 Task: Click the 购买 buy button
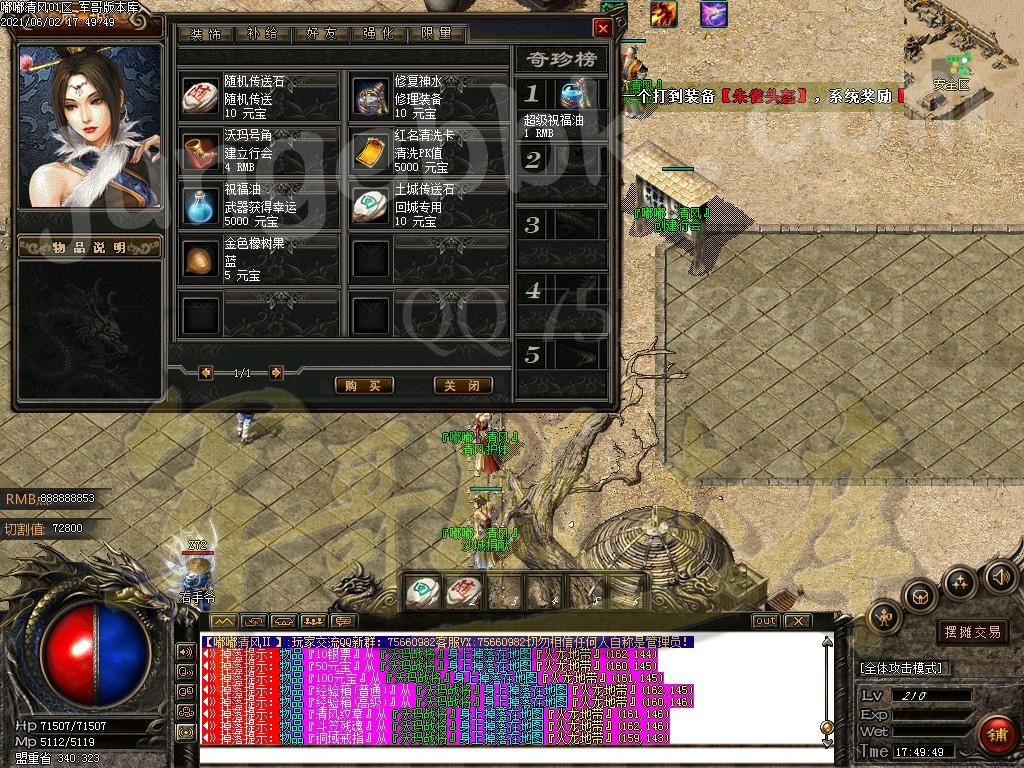pos(363,385)
